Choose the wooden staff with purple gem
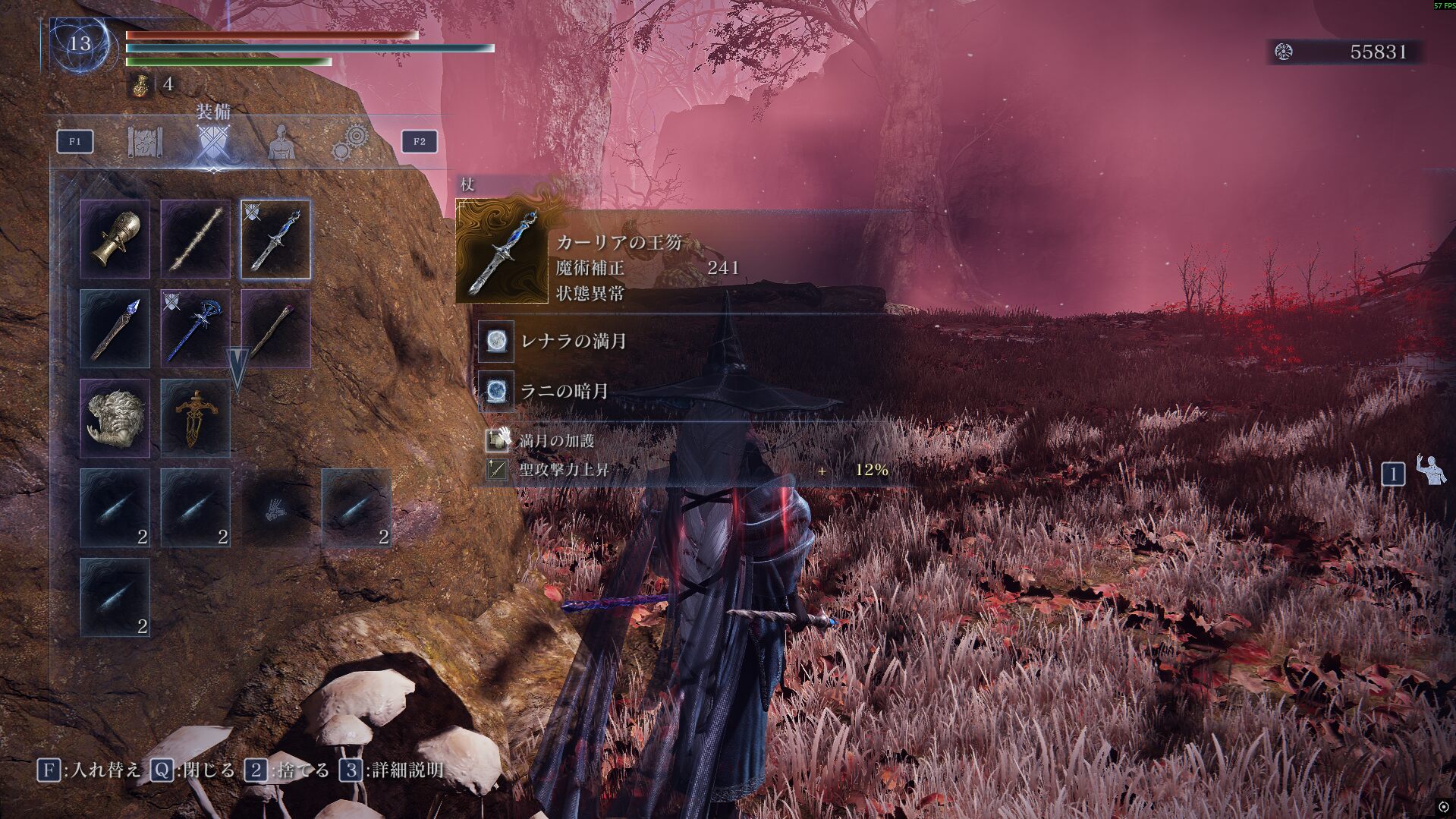 tap(275, 329)
